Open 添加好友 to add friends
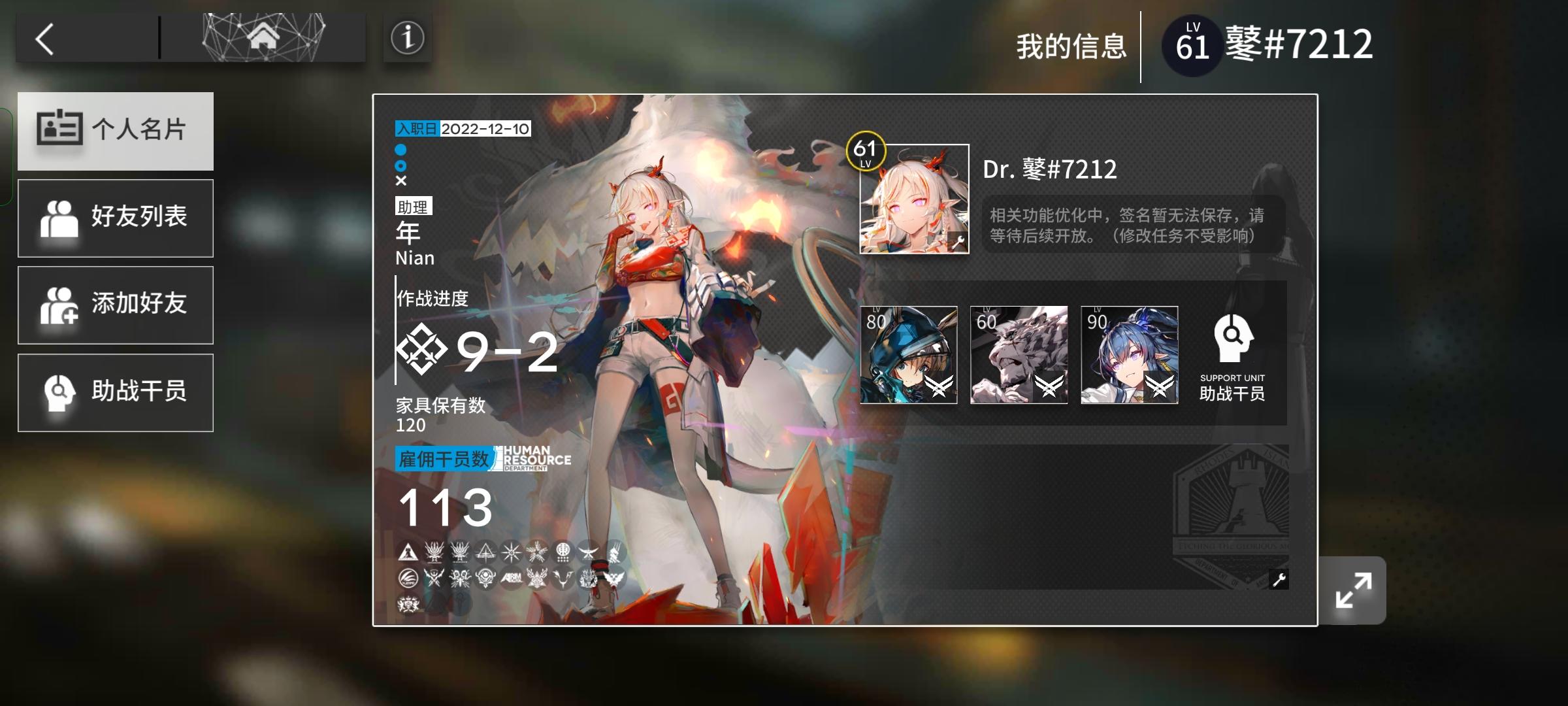 click(116, 305)
